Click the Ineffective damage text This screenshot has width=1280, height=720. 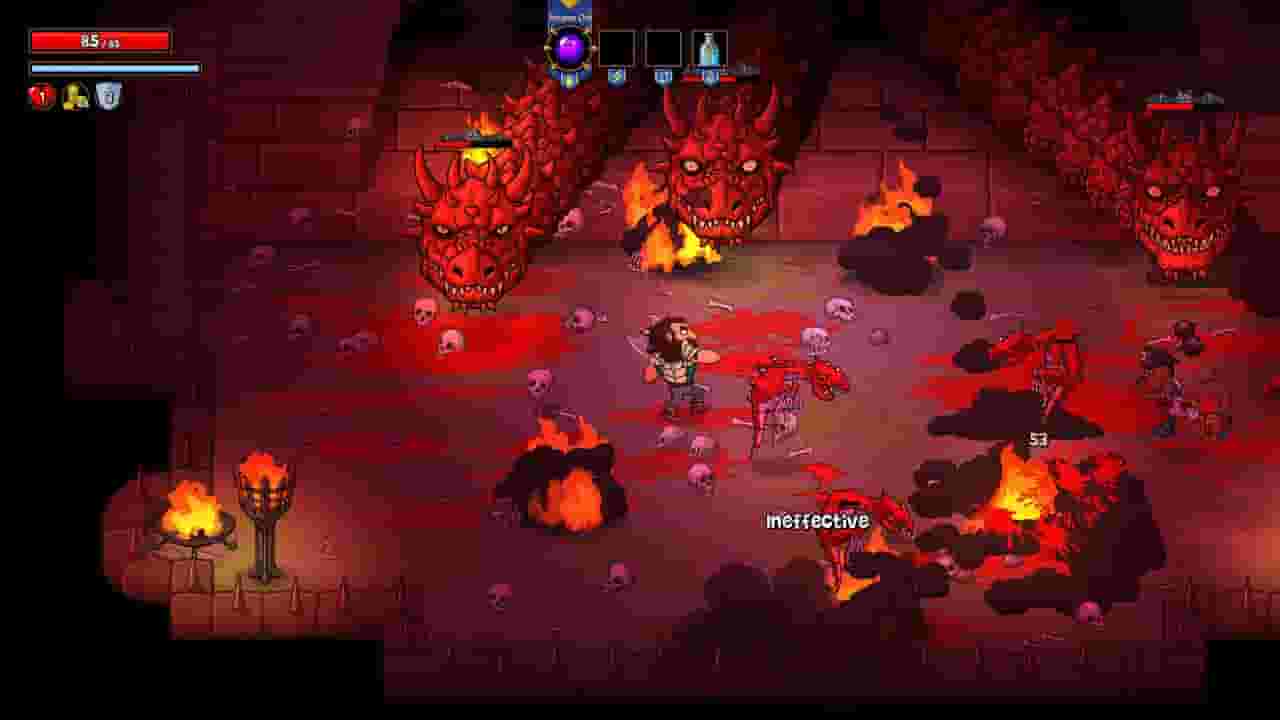(817, 520)
